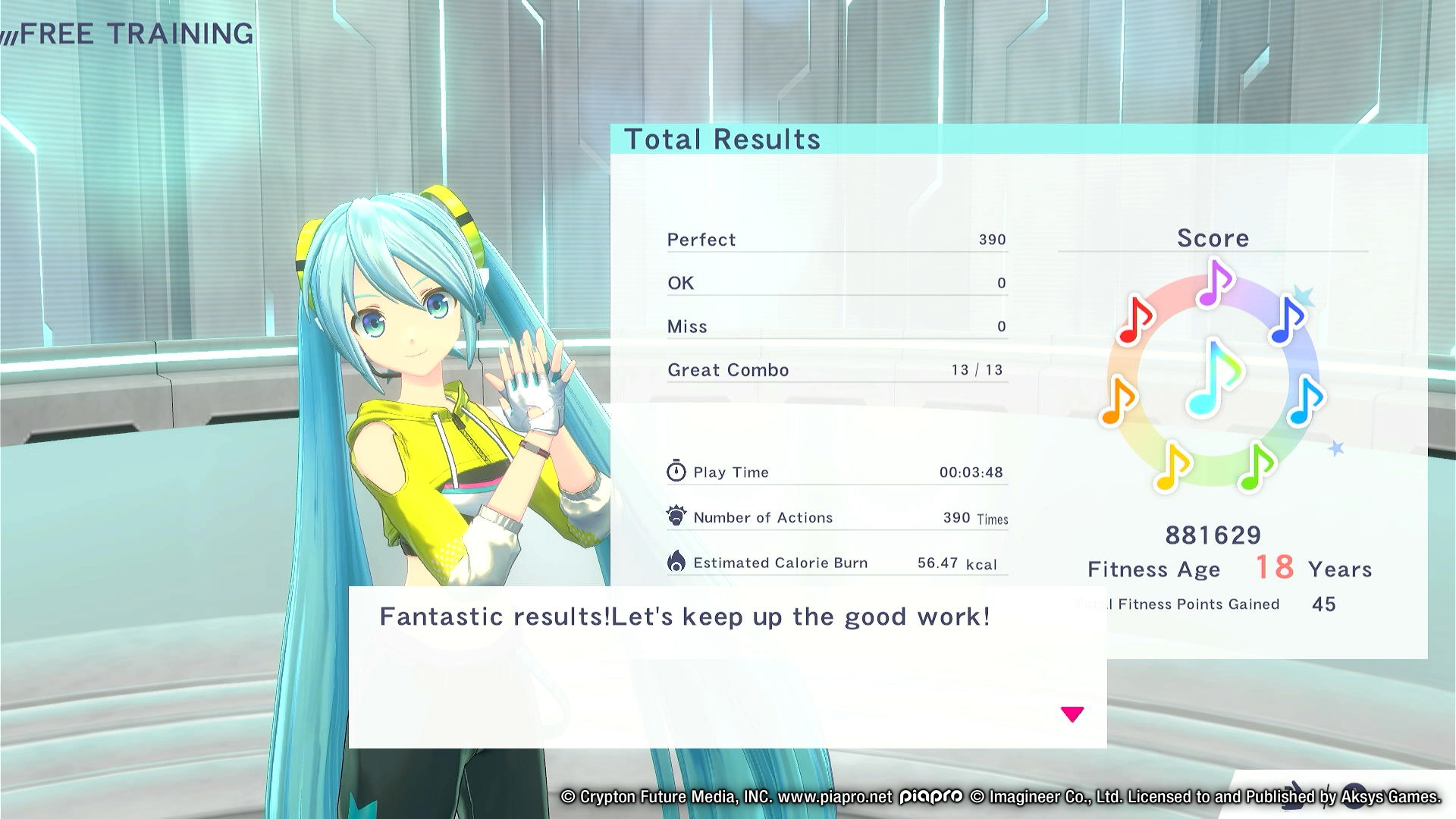Tap the thumbs-up icon in the copyright bar
Viewport: 1456px width, 819px height.
tap(1292, 795)
